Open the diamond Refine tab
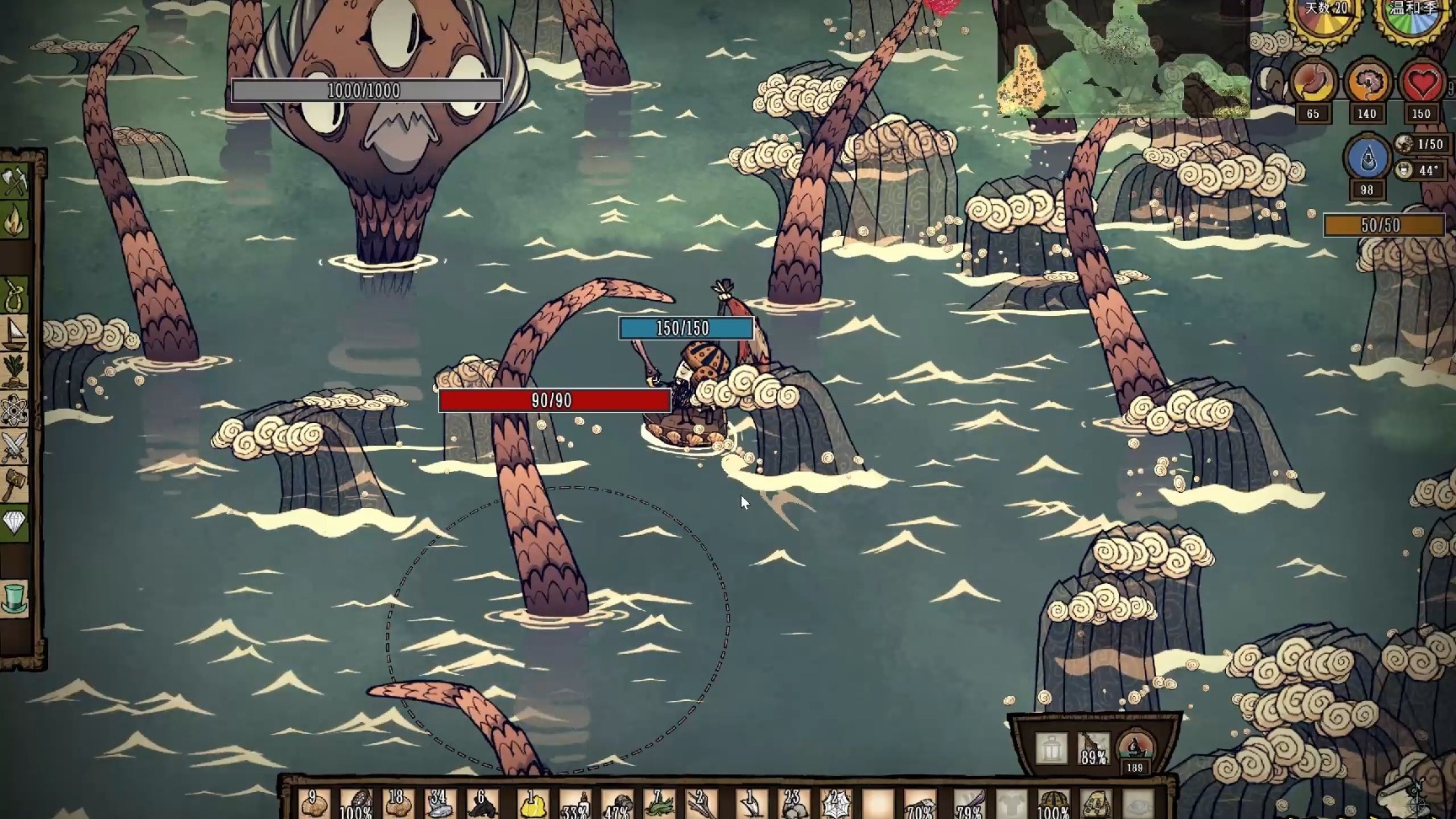The height and width of the screenshot is (819, 1456). pyautogui.click(x=14, y=523)
